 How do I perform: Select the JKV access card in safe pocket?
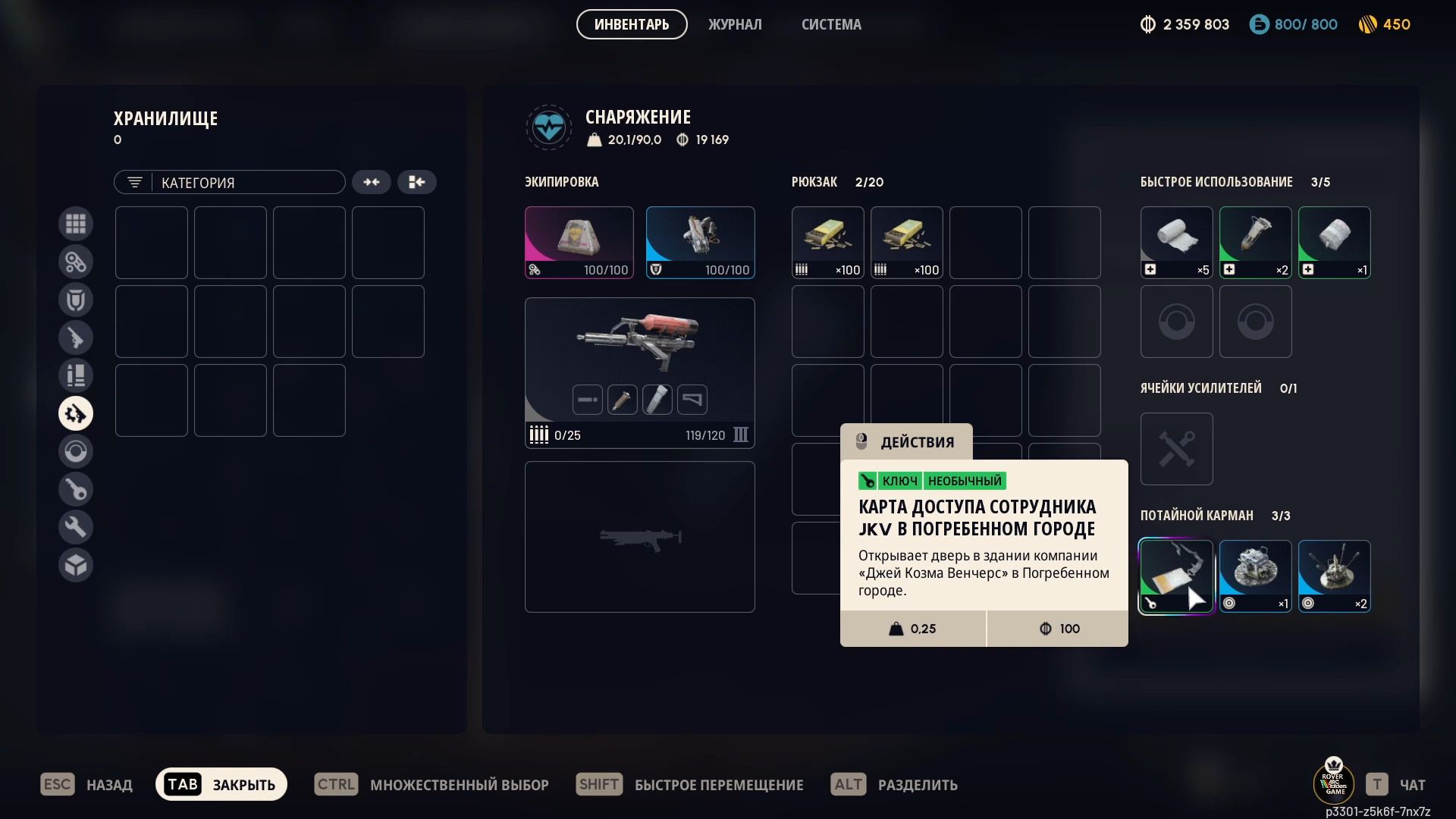[1176, 576]
